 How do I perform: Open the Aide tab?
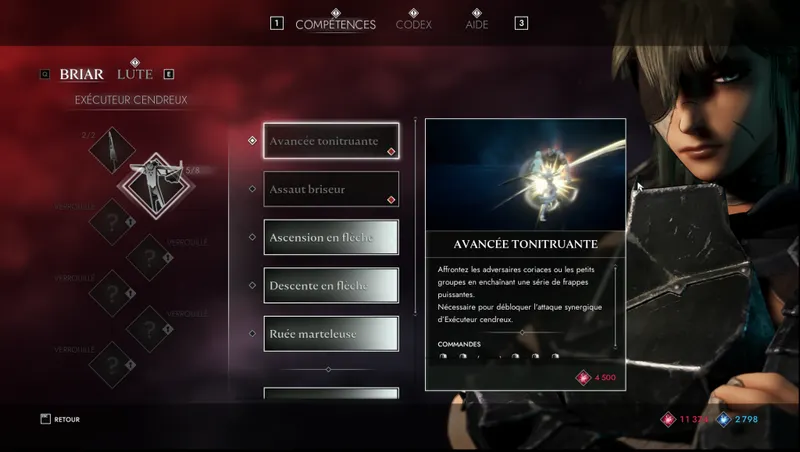tap(477, 24)
